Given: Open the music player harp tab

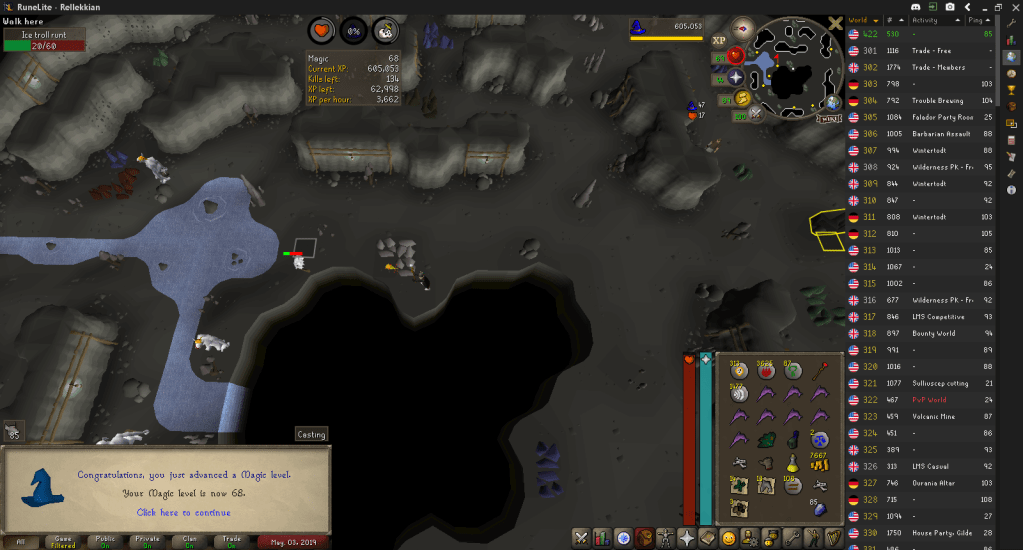Looking at the screenshot, I should click(x=833, y=538).
